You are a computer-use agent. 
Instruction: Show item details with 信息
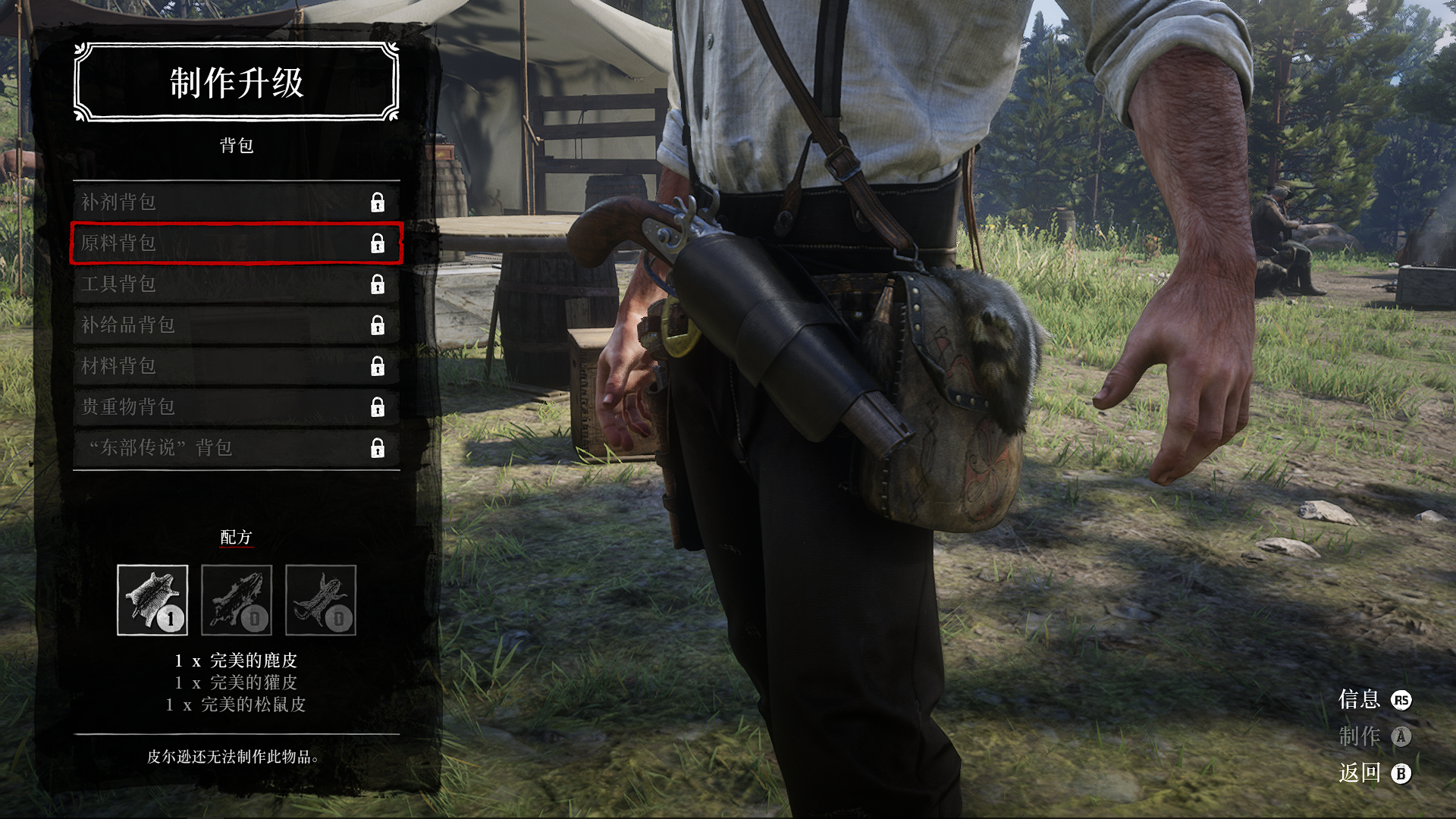(1373, 700)
